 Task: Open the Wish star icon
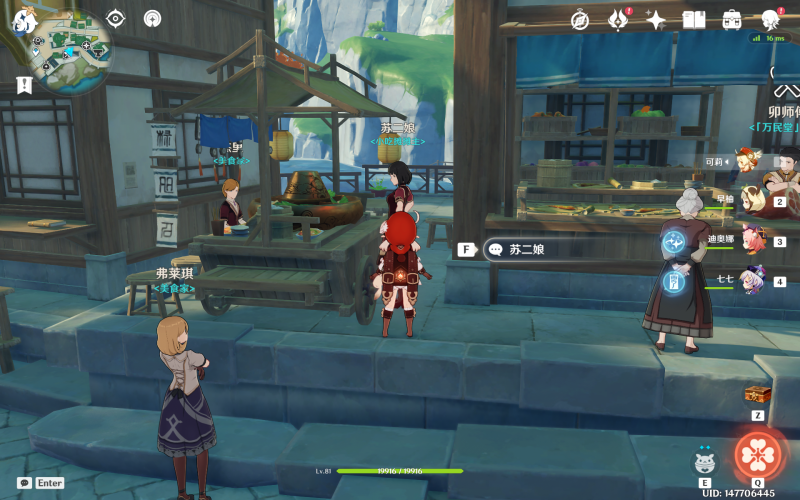point(656,19)
